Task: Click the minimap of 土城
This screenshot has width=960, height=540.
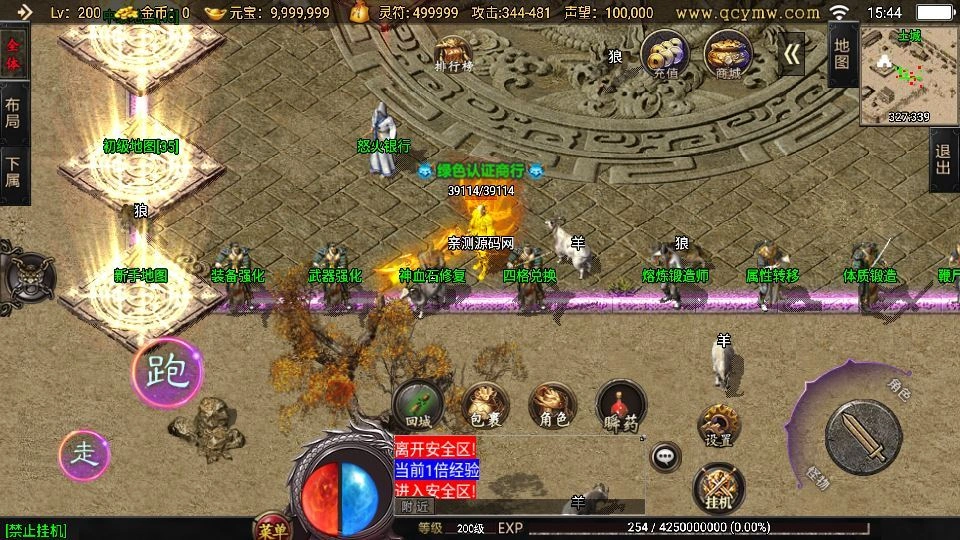Action: pos(909,76)
